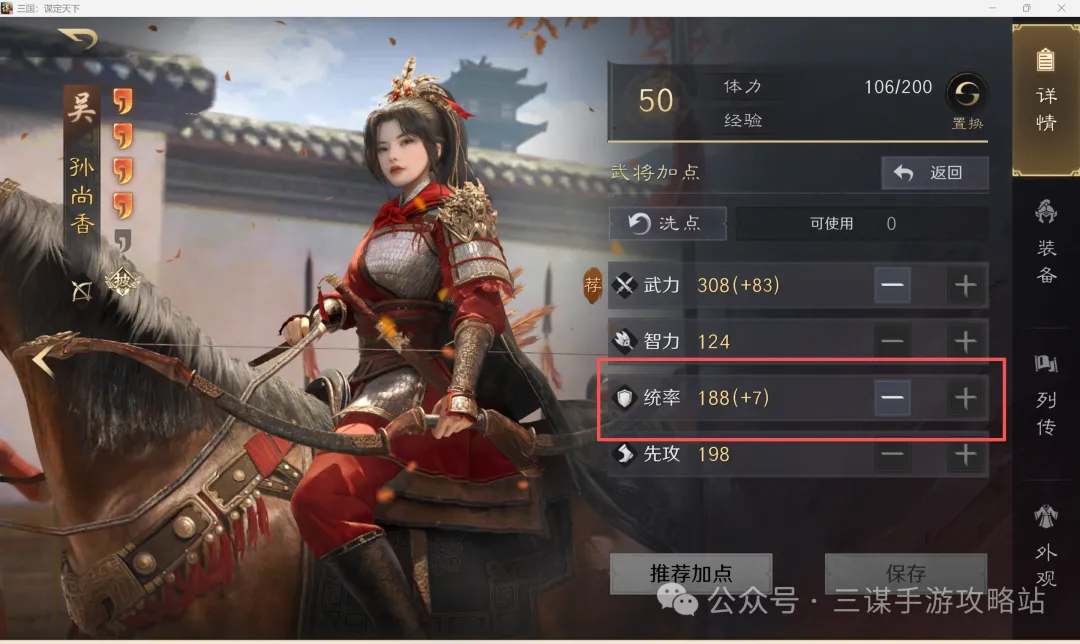Screen dimensions: 1080x644
Task: Go back using the top-left return arrow
Action: tap(78, 40)
